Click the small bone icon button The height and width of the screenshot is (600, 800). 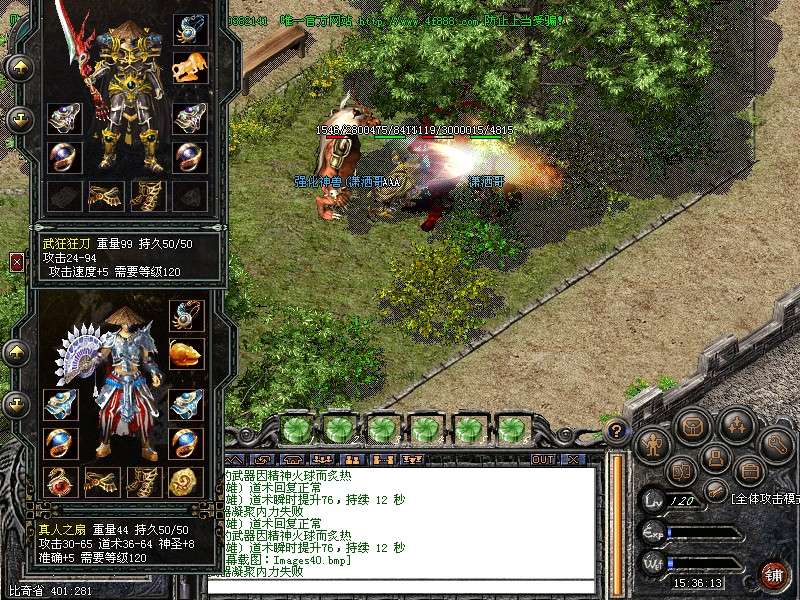coord(714,491)
